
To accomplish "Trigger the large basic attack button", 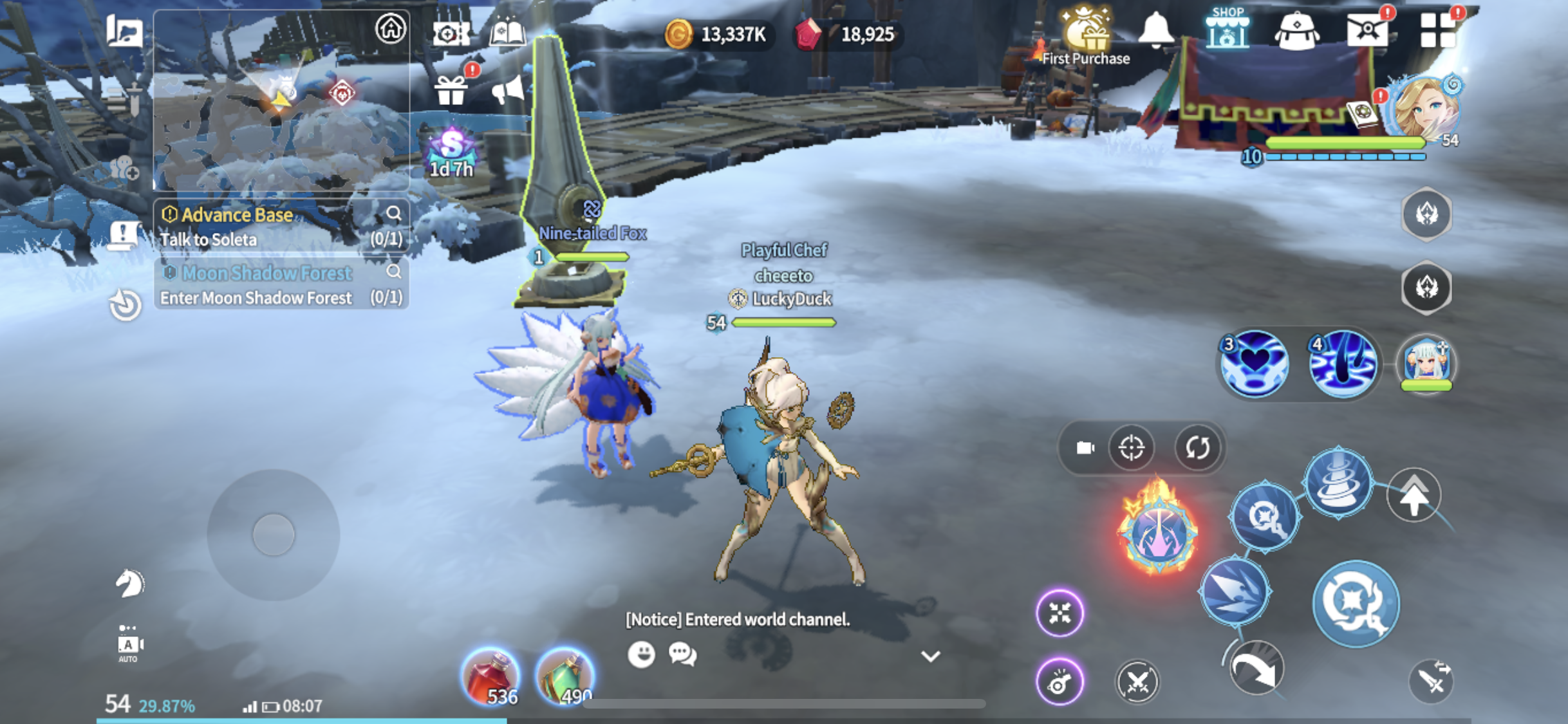I will [x=1356, y=603].
